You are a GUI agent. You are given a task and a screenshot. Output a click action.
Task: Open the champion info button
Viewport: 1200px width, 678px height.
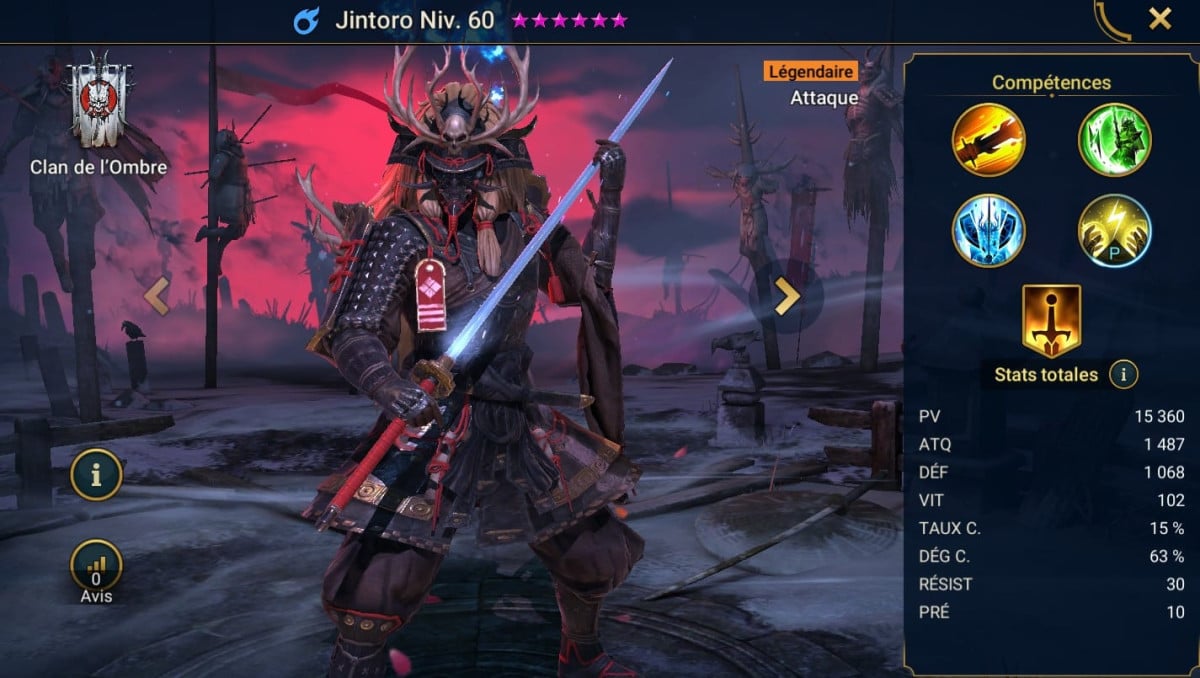[x=96, y=475]
